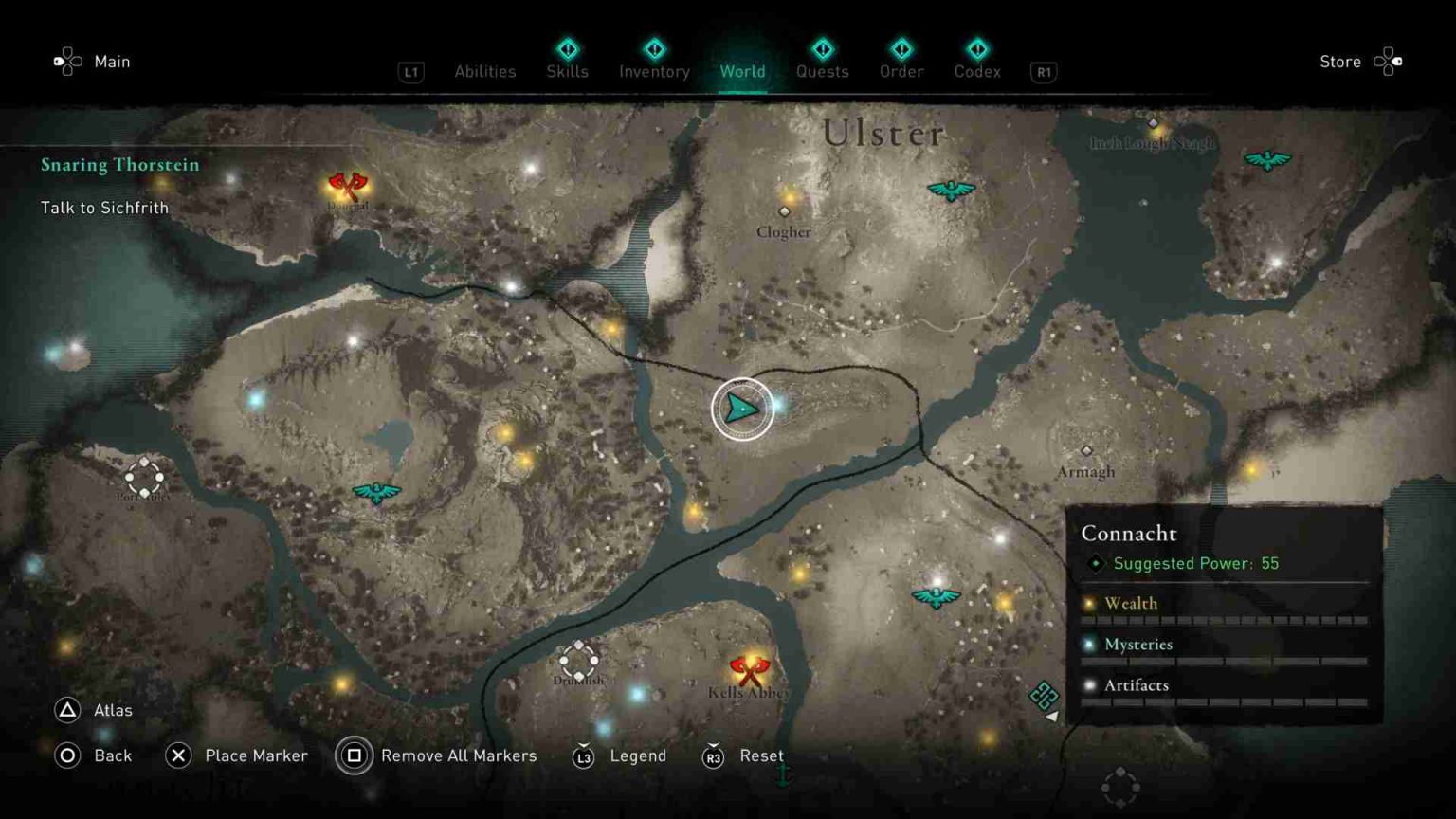Switch to the Quests tab
This screenshot has width=1456, height=819.
pos(822,72)
